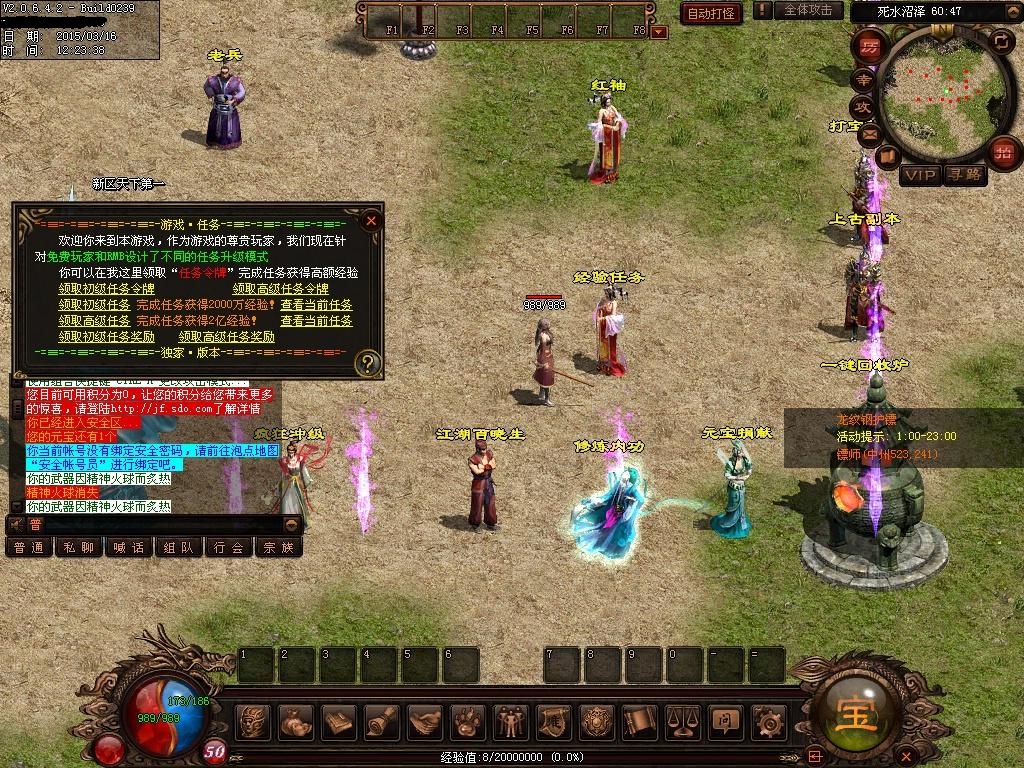The width and height of the screenshot is (1024, 768).
Task: Open the VIP button under the minimap
Action: coord(920,175)
